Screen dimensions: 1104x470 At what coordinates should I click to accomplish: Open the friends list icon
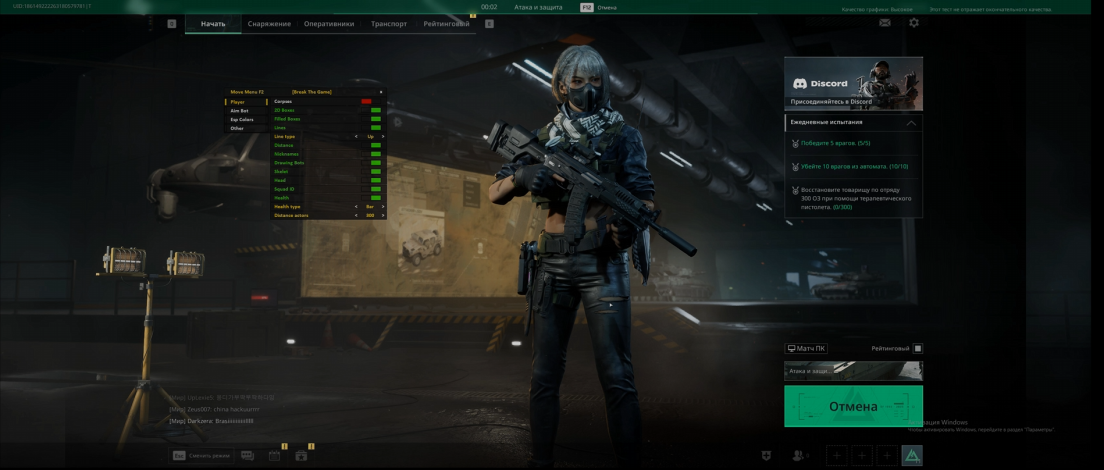[798, 456]
